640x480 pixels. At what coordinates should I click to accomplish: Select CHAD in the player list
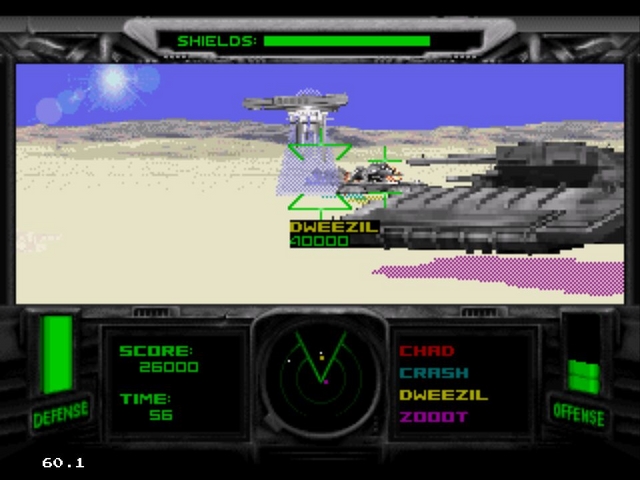point(427,351)
